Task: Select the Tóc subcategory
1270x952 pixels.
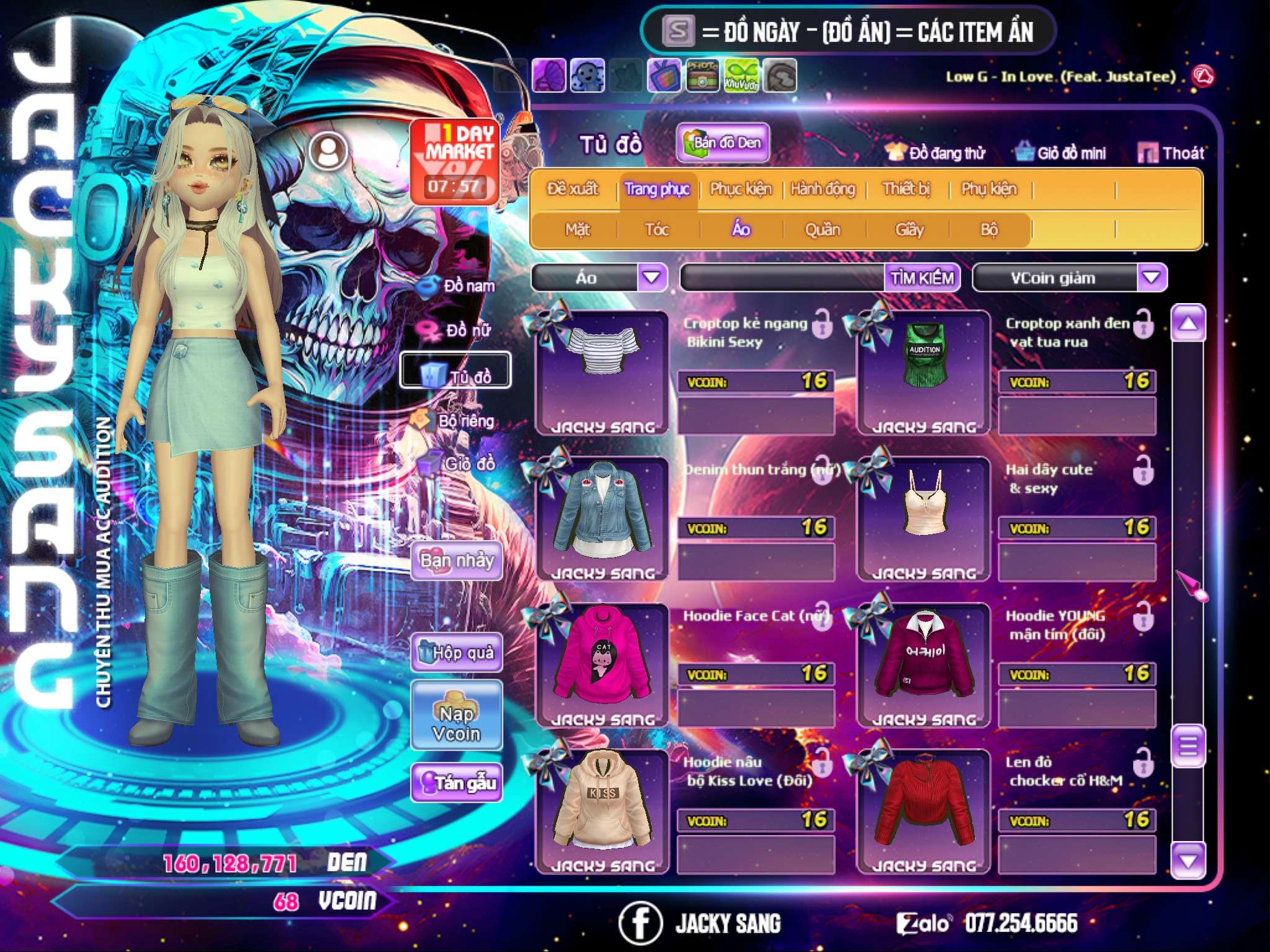Action: [657, 230]
